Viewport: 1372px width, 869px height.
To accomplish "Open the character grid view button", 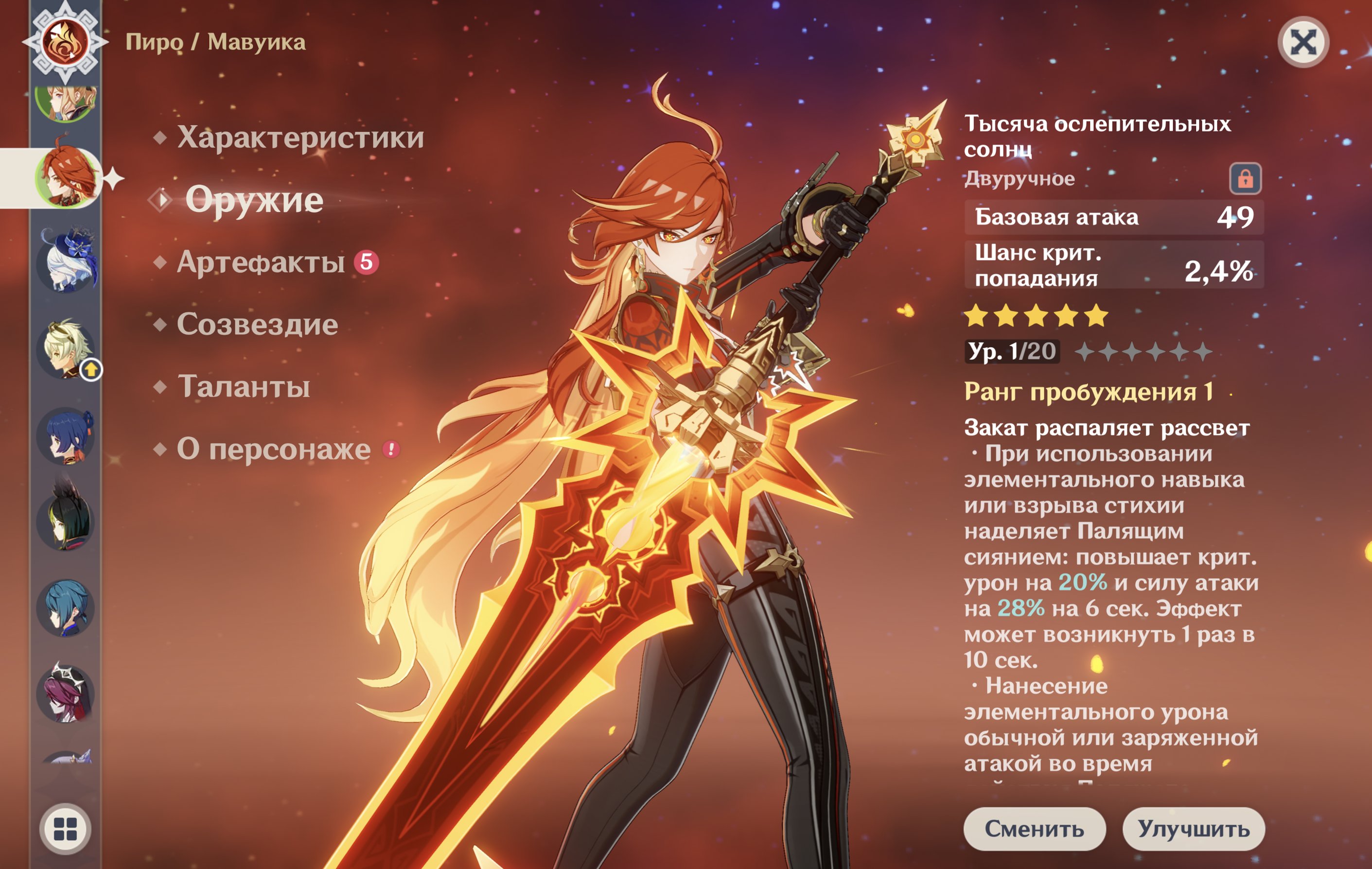I will (x=65, y=829).
